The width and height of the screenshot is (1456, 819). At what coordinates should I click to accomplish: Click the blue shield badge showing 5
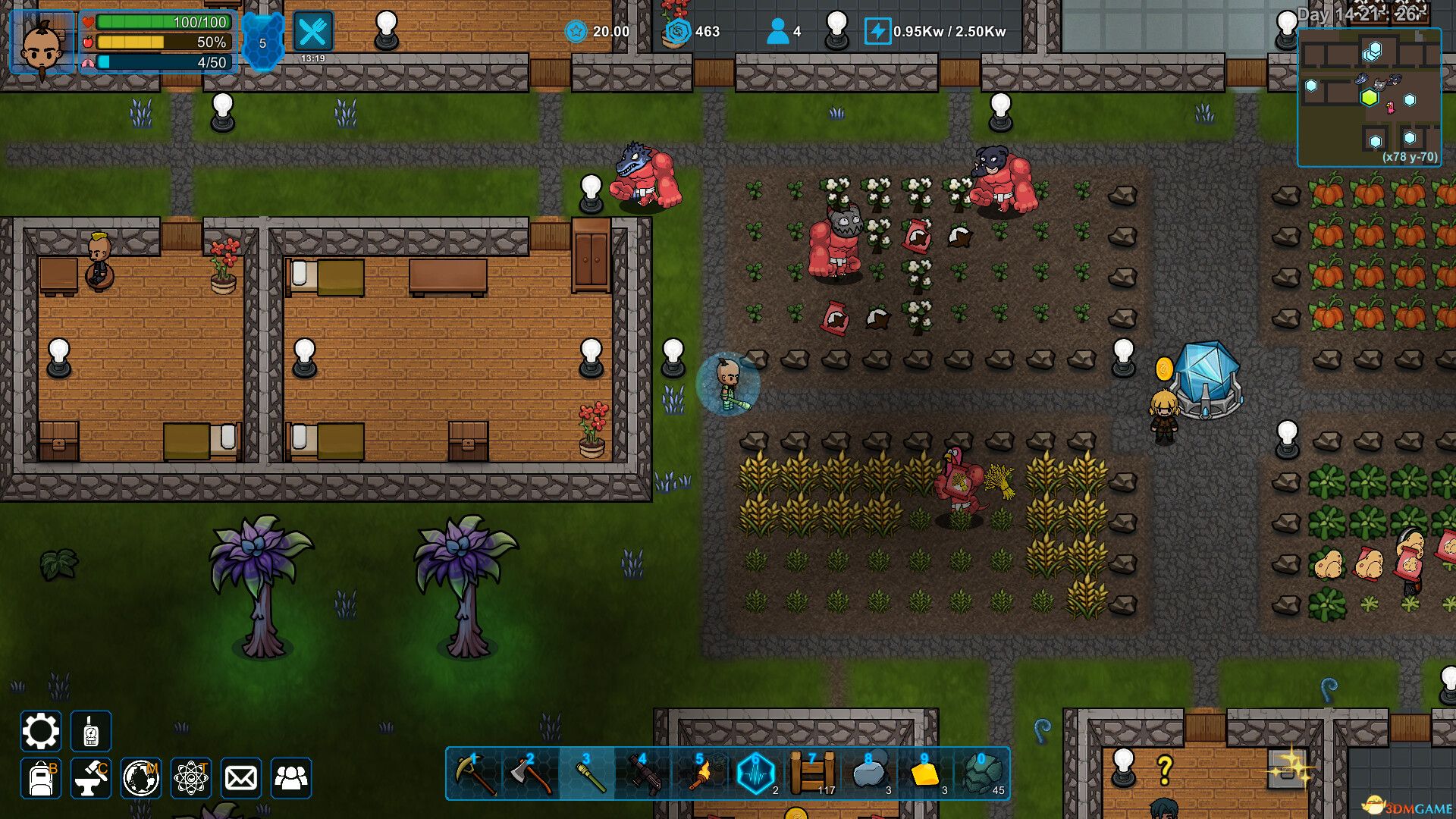(262, 42)
